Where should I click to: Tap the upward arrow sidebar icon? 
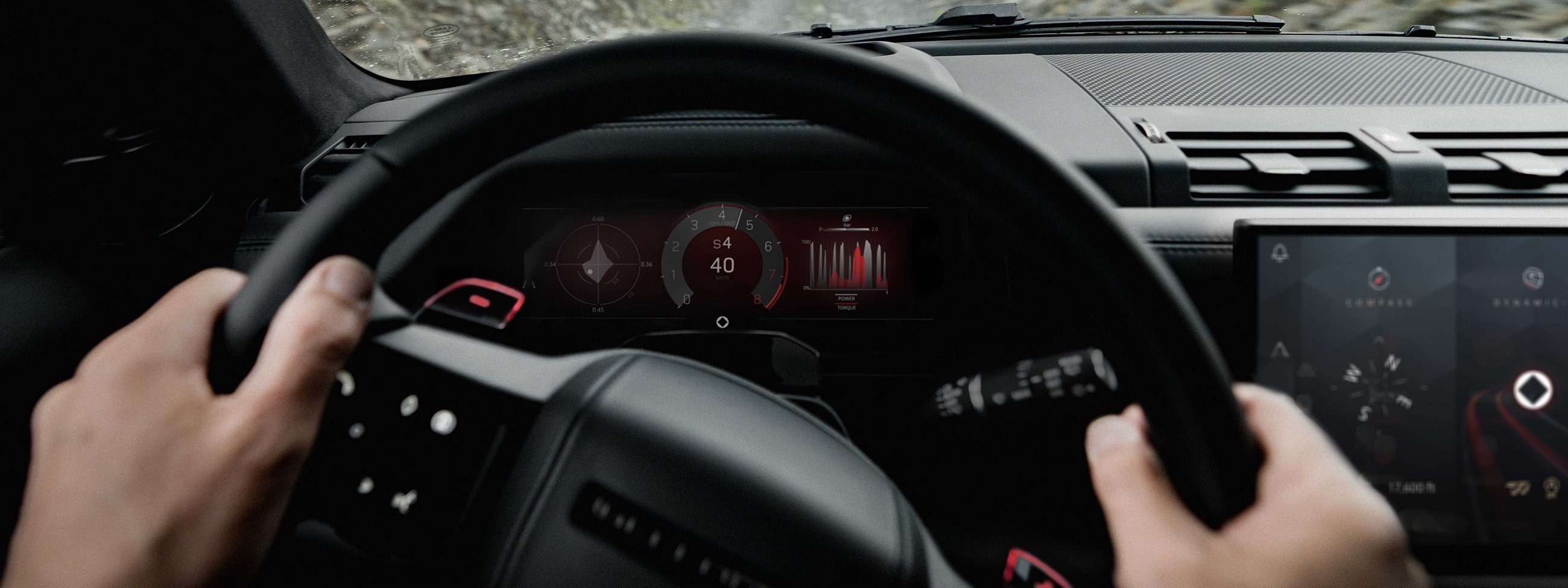point(1282,349)
